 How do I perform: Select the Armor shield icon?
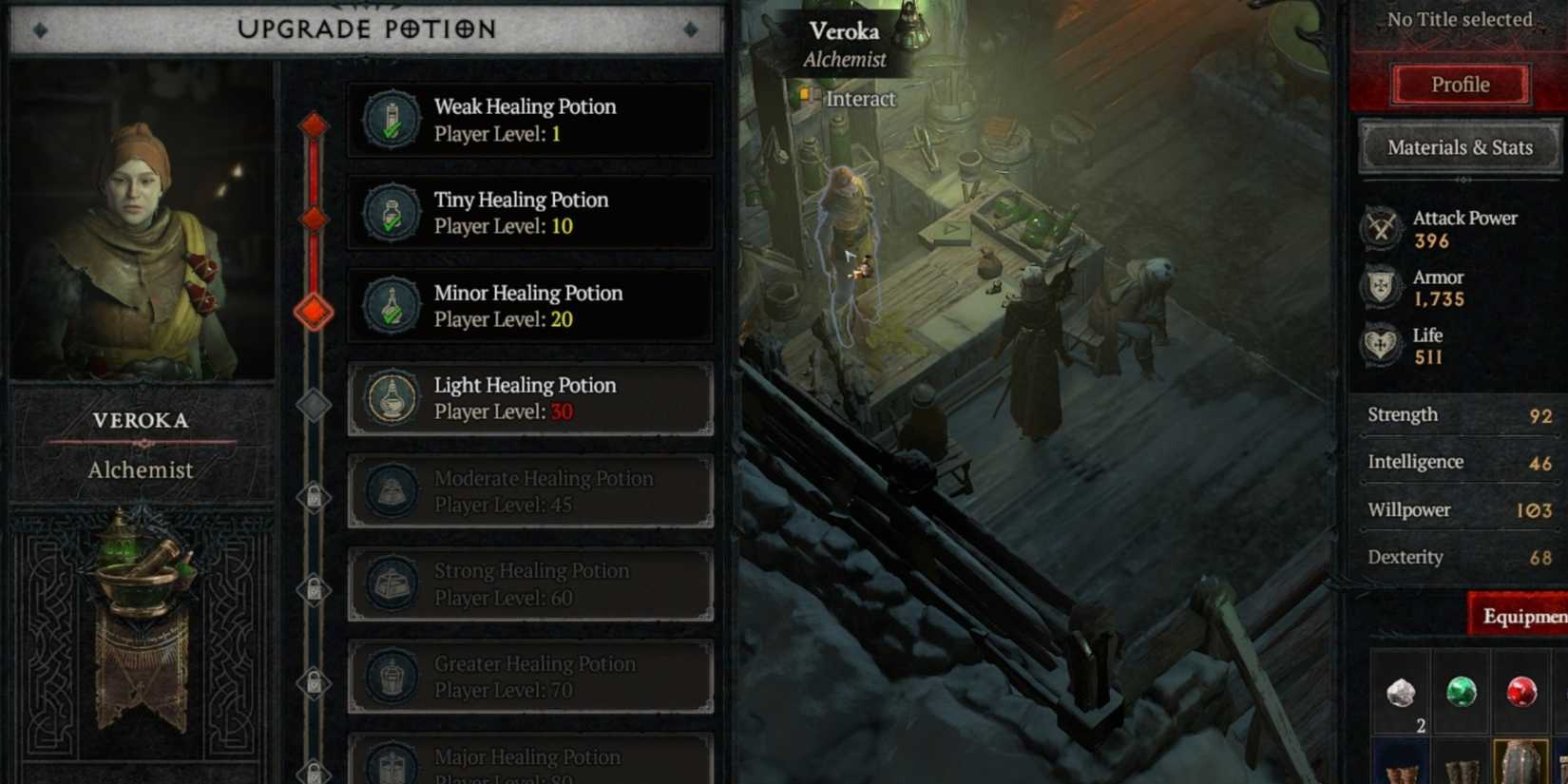[x=1381, y=287]
